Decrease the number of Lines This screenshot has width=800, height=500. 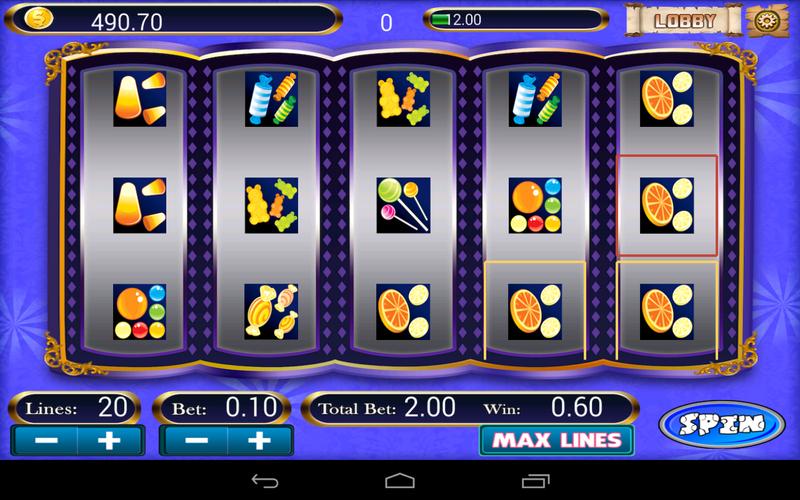tap(44, 440)
